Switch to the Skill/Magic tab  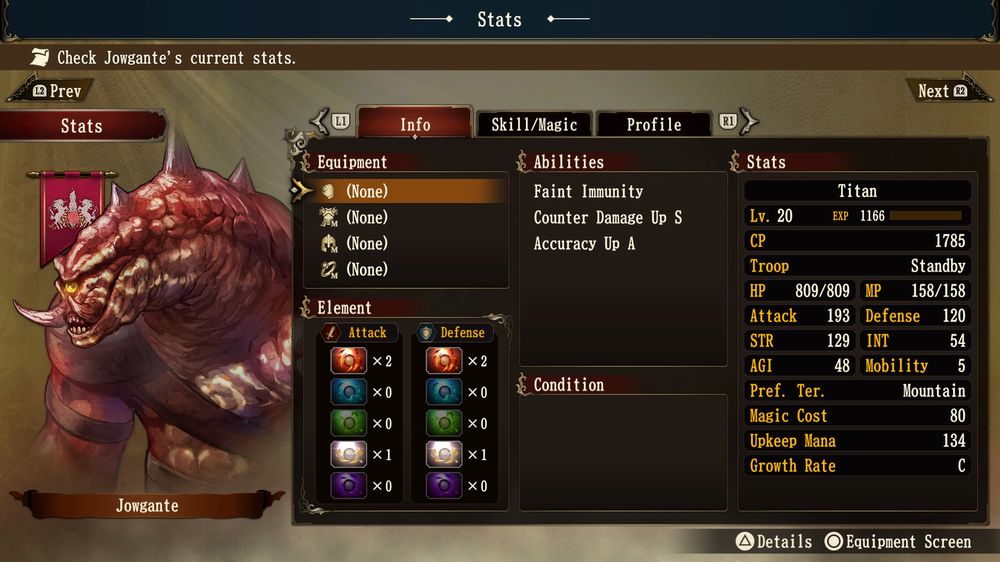coord(534,124)
